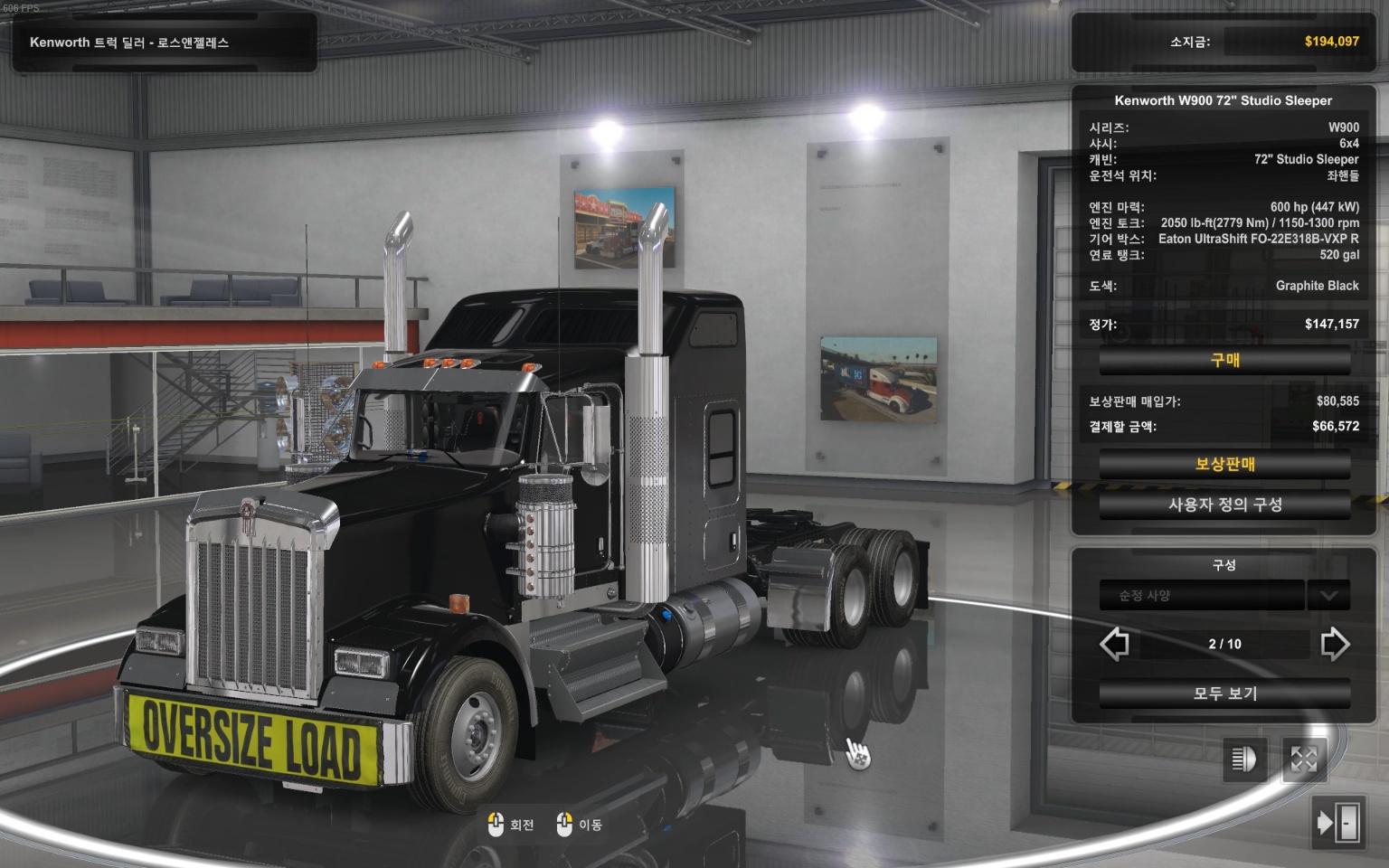Open 사용자 정의 구성 customization
This screenshot has height=868, width=1389.
click(x=1224, y=505)
